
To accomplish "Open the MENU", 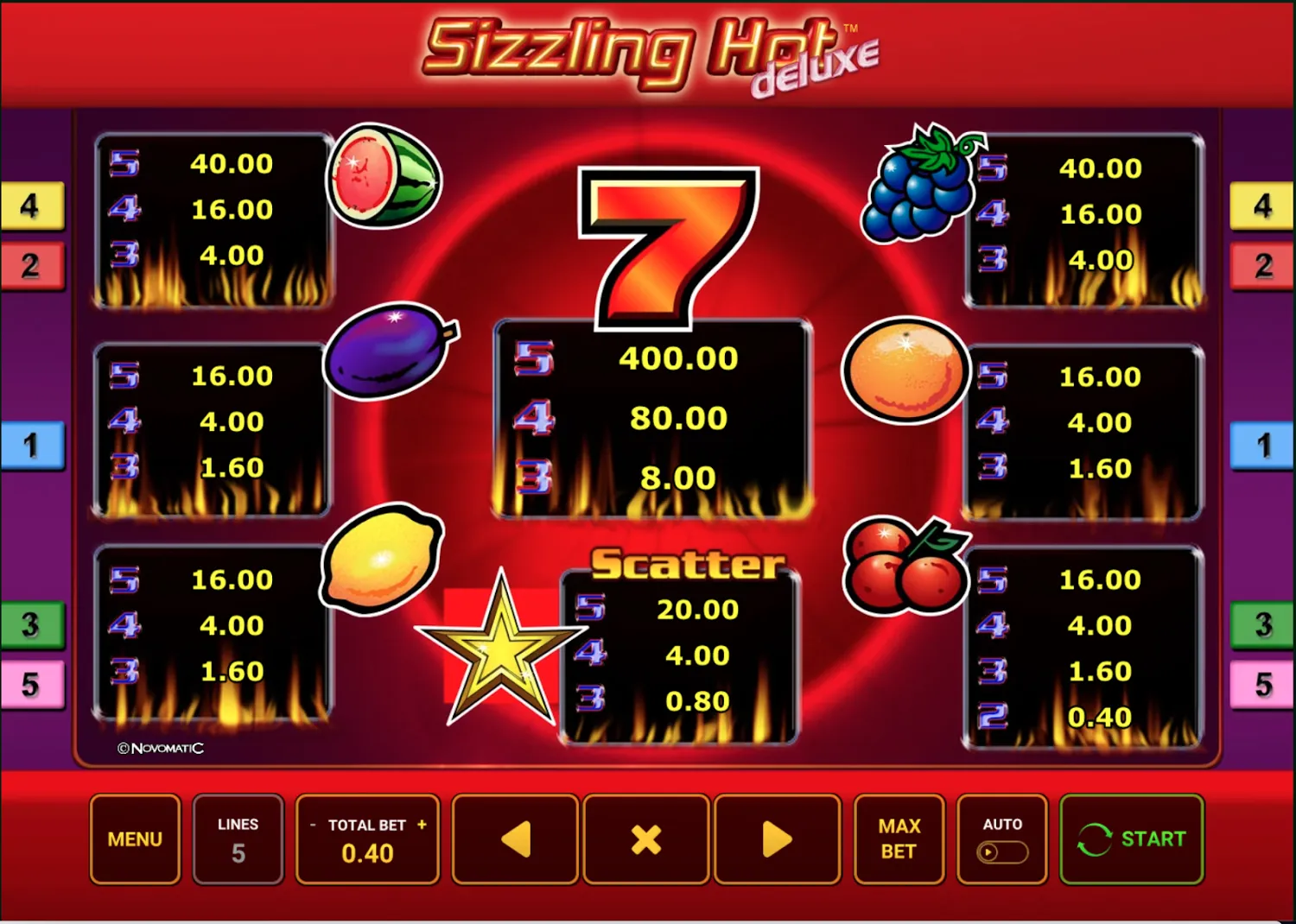I will 135,839.
